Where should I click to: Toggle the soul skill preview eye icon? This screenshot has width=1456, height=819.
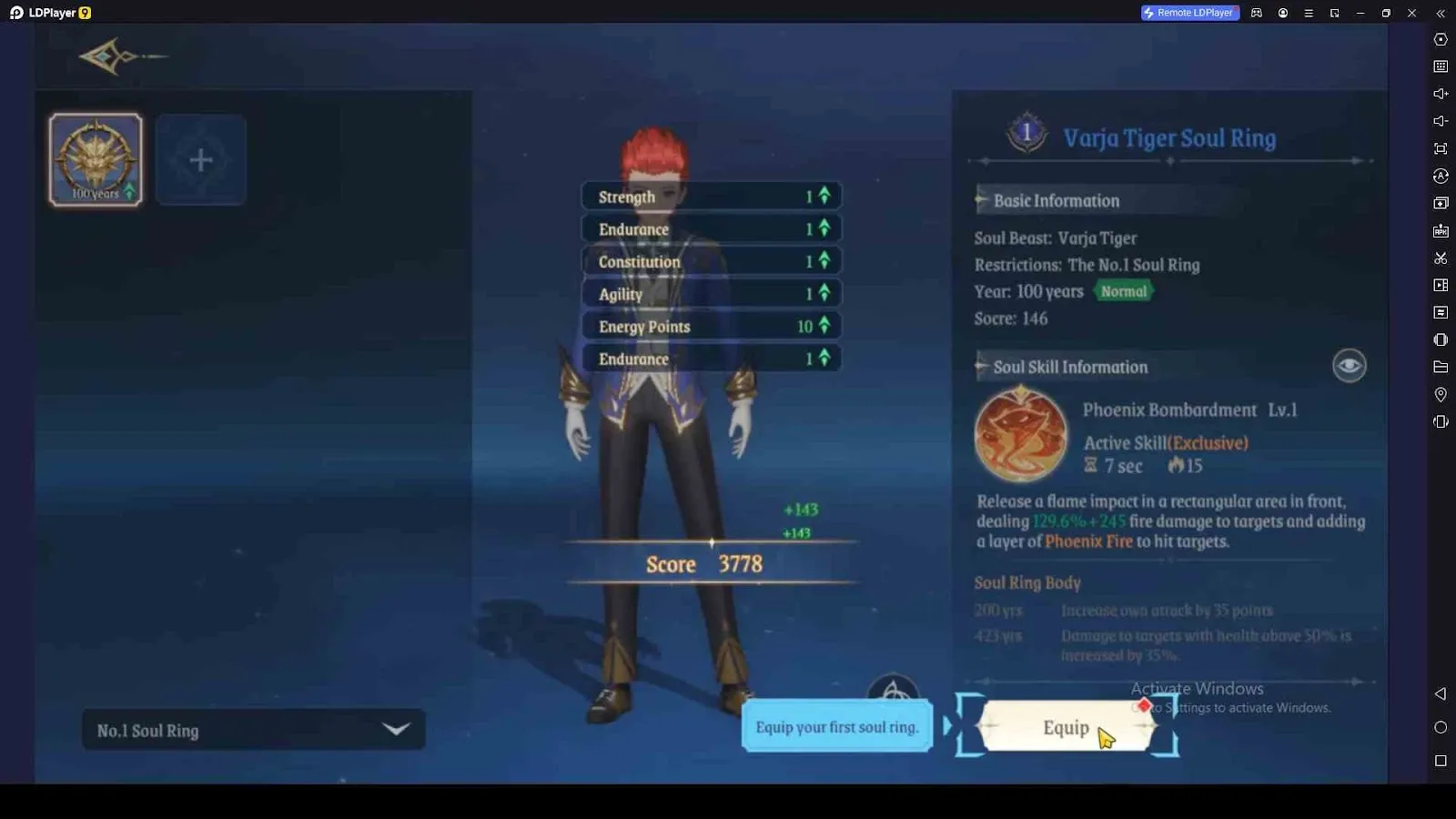pos(1348,365)
